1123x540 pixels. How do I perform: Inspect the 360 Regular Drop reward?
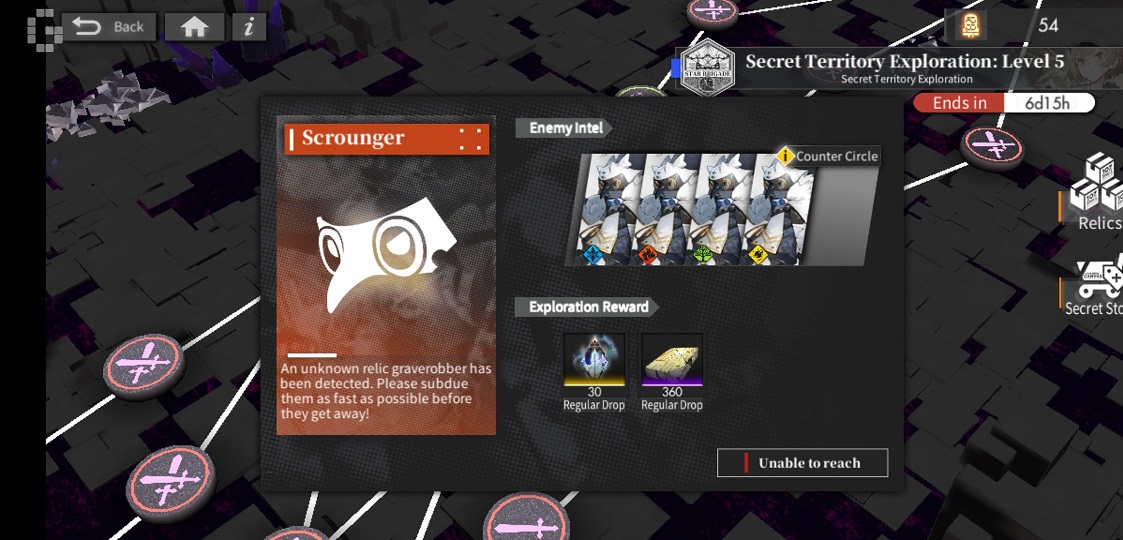pos(672,360)
